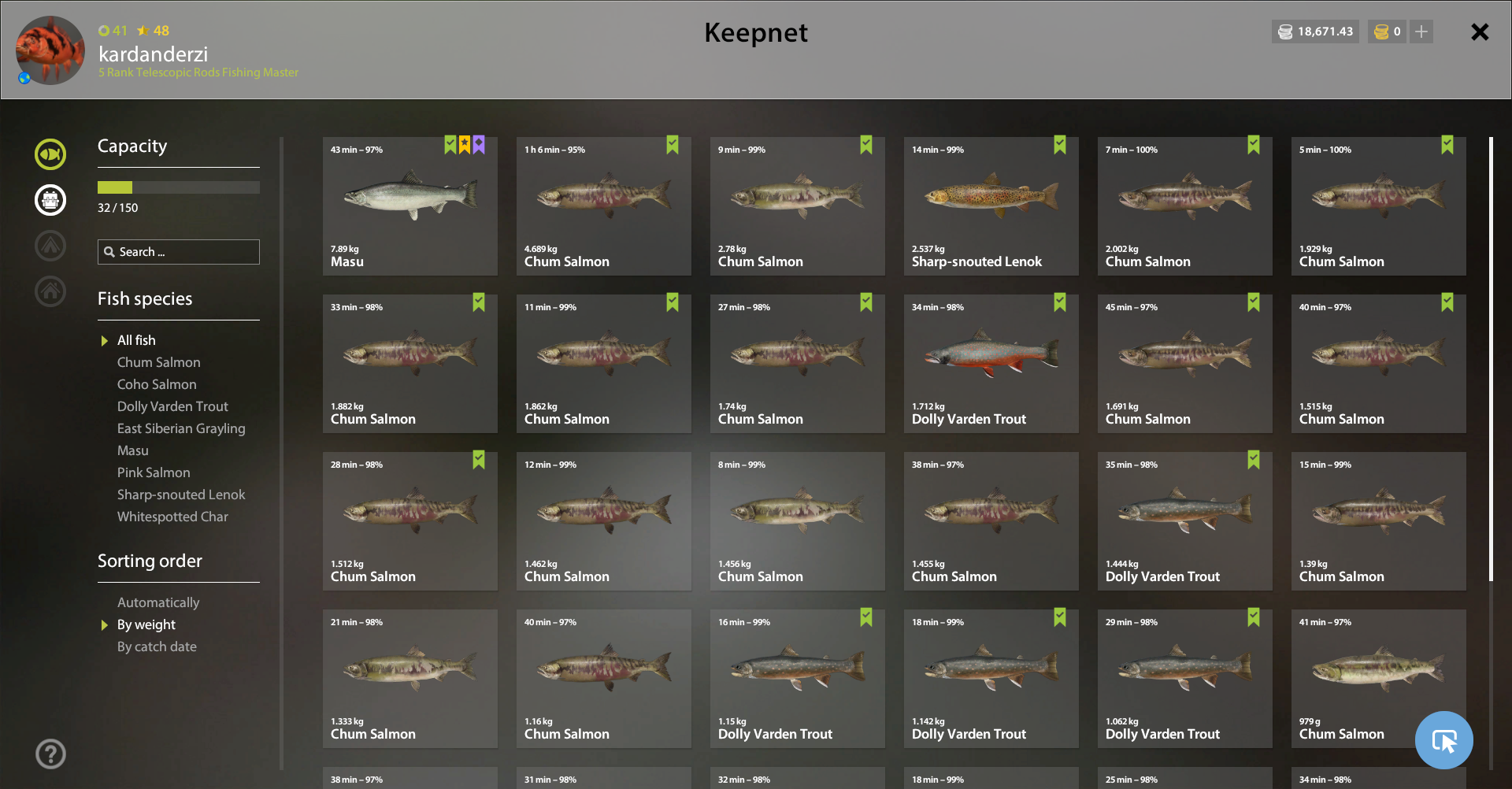Pick the 1.712 kg Dolly Varden Trout card
Screen dimensions: 1512x789
991,364
